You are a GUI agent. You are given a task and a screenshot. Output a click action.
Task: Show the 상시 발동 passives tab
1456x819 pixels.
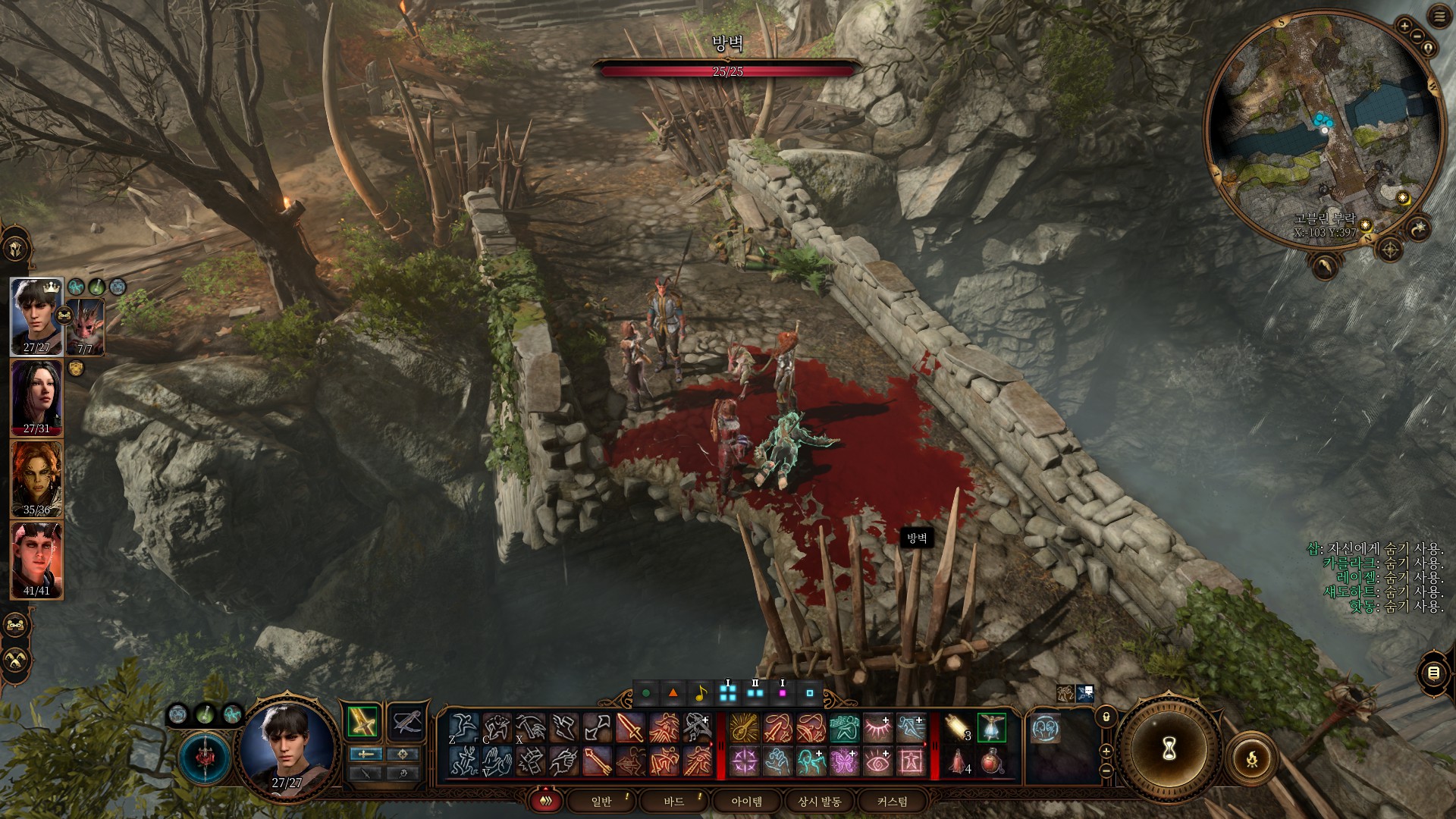(x=819, y=802)
